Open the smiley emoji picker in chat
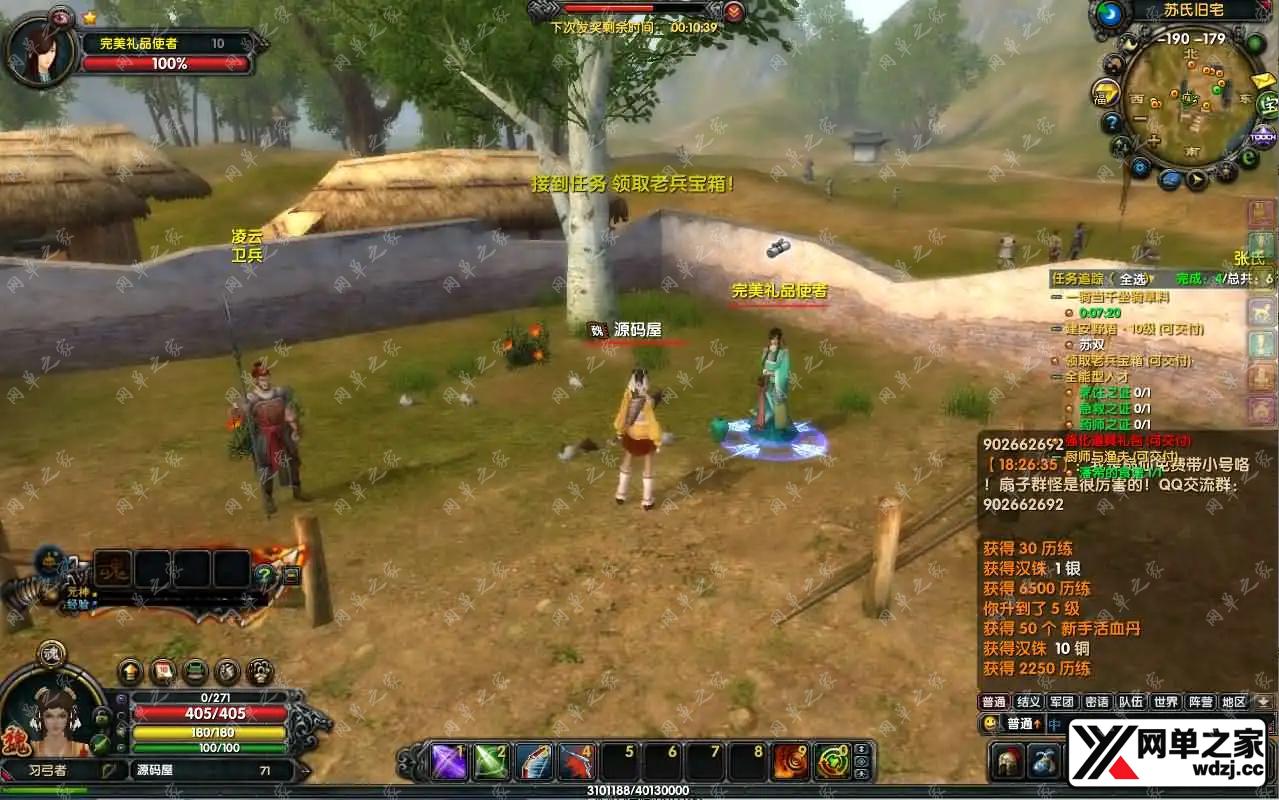The height and width of the screenshot is (800, 1279). [x=990, y=723]
